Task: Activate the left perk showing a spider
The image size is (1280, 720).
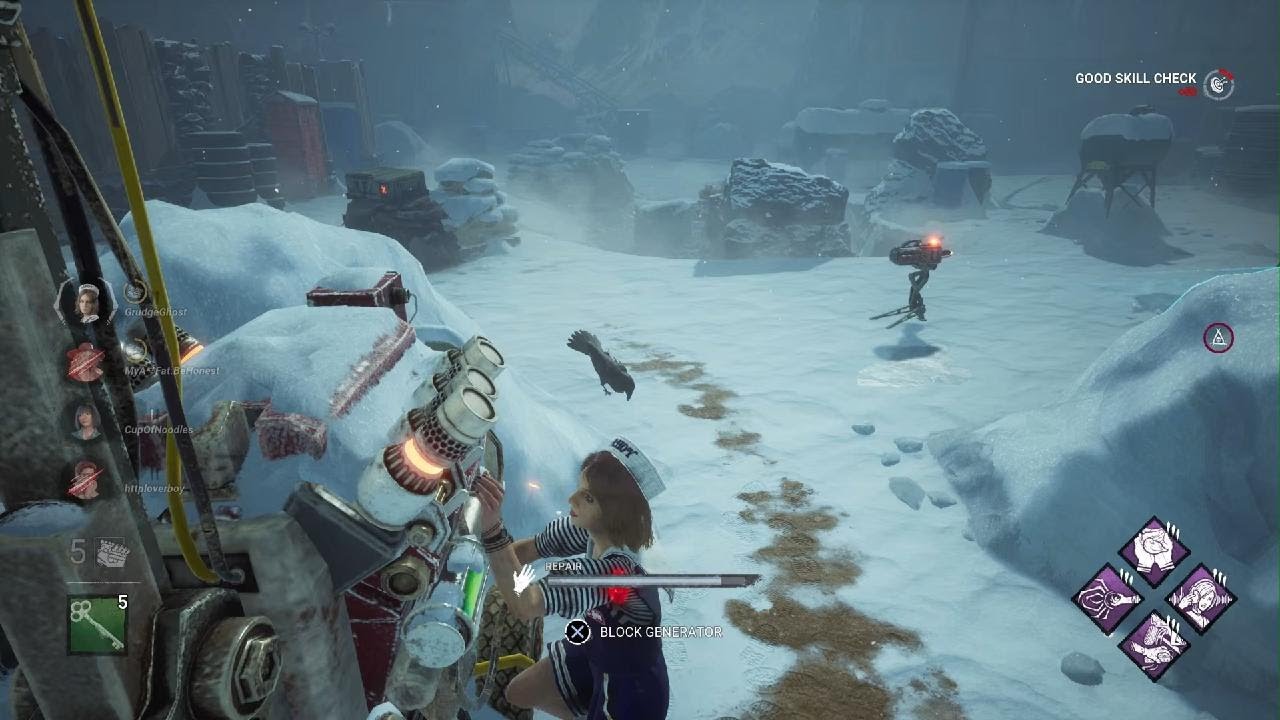Action: pyautogui.click(x=1108, y=598)
